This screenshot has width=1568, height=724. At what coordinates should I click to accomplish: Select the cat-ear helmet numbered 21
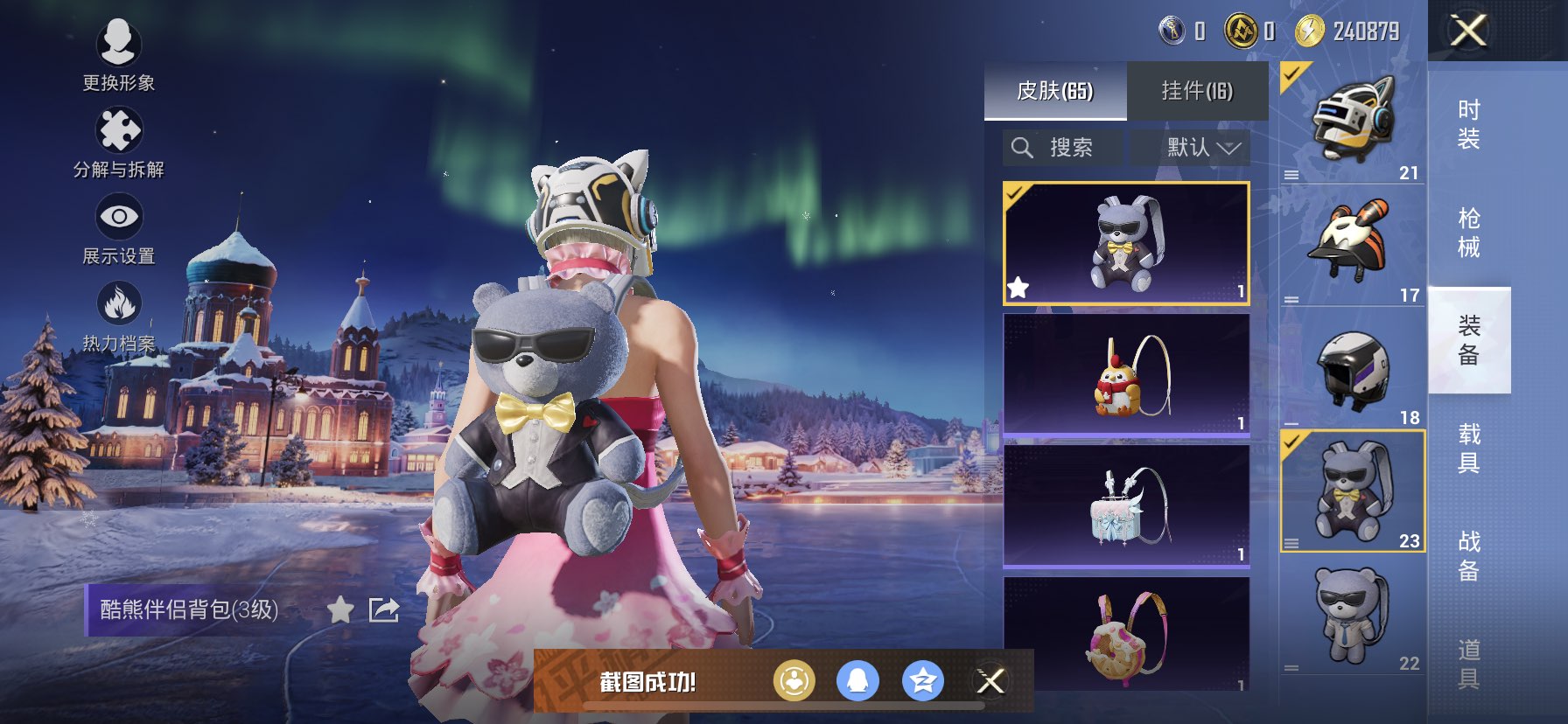pos(1352,122)
